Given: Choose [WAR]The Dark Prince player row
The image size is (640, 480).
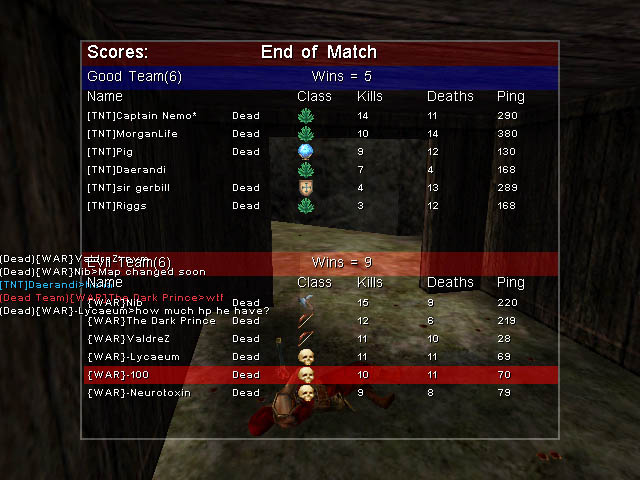Looking at the screenshot, I should pyautogui.click(x=151, y=321).
